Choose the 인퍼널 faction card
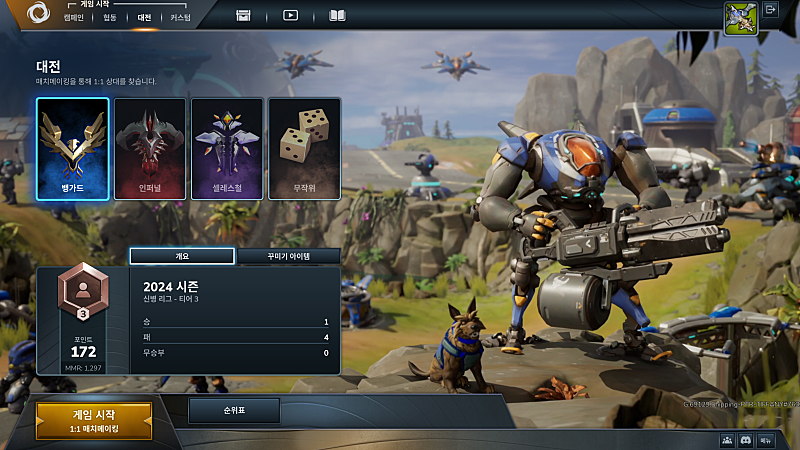This screenshot has height=450, width=800. point(150,148)
